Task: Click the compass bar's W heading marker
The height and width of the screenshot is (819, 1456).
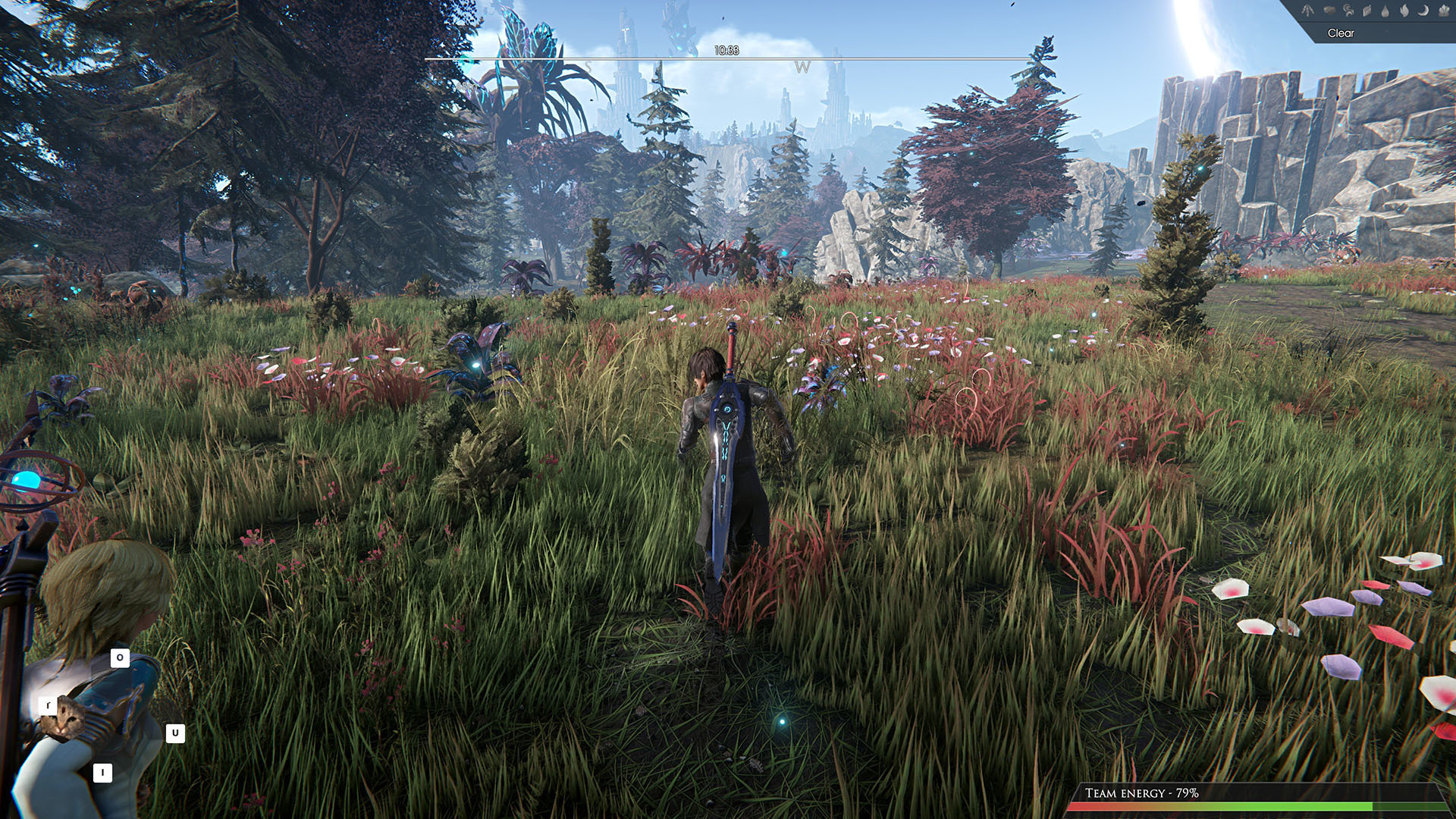Action: (802, 67)
